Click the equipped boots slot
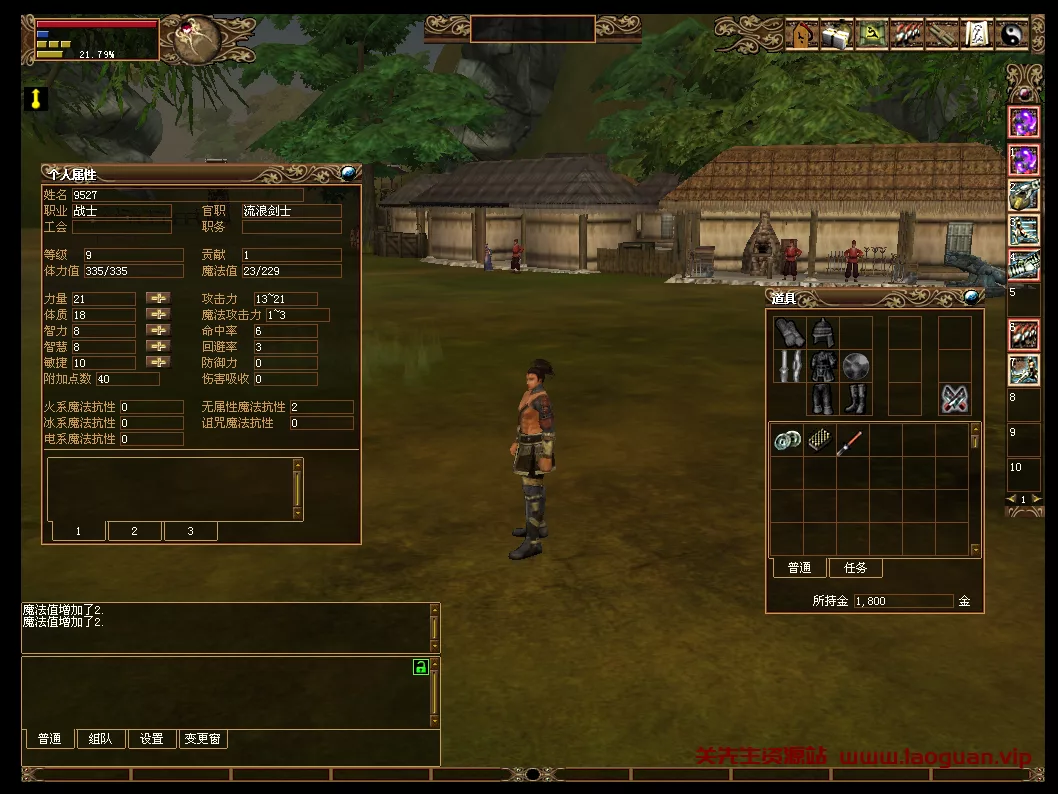Screen dimensions: 1058x794 (856, 399)
